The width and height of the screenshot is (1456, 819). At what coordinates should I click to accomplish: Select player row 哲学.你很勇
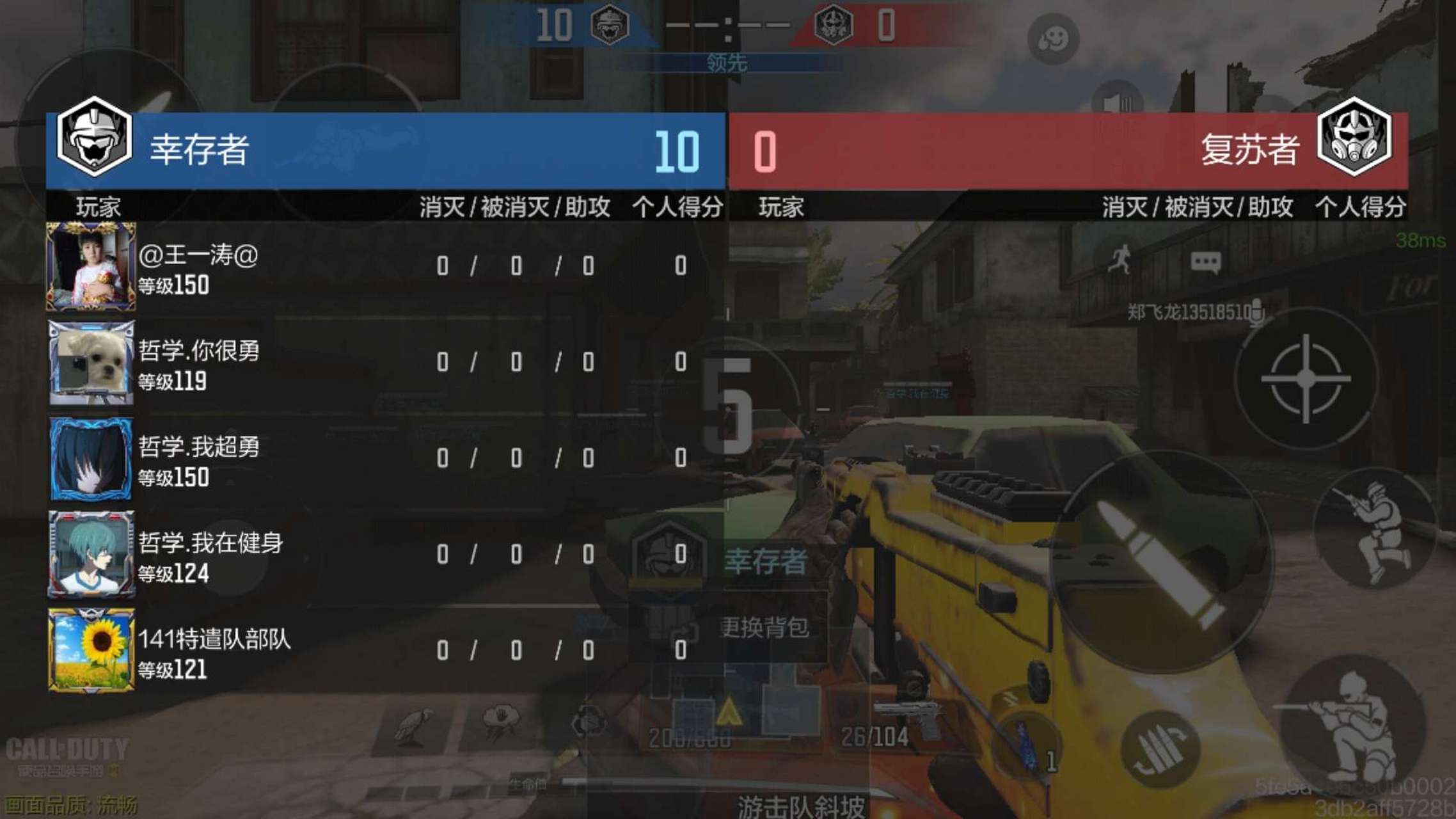pyautogui.click(x=384, y=362)
